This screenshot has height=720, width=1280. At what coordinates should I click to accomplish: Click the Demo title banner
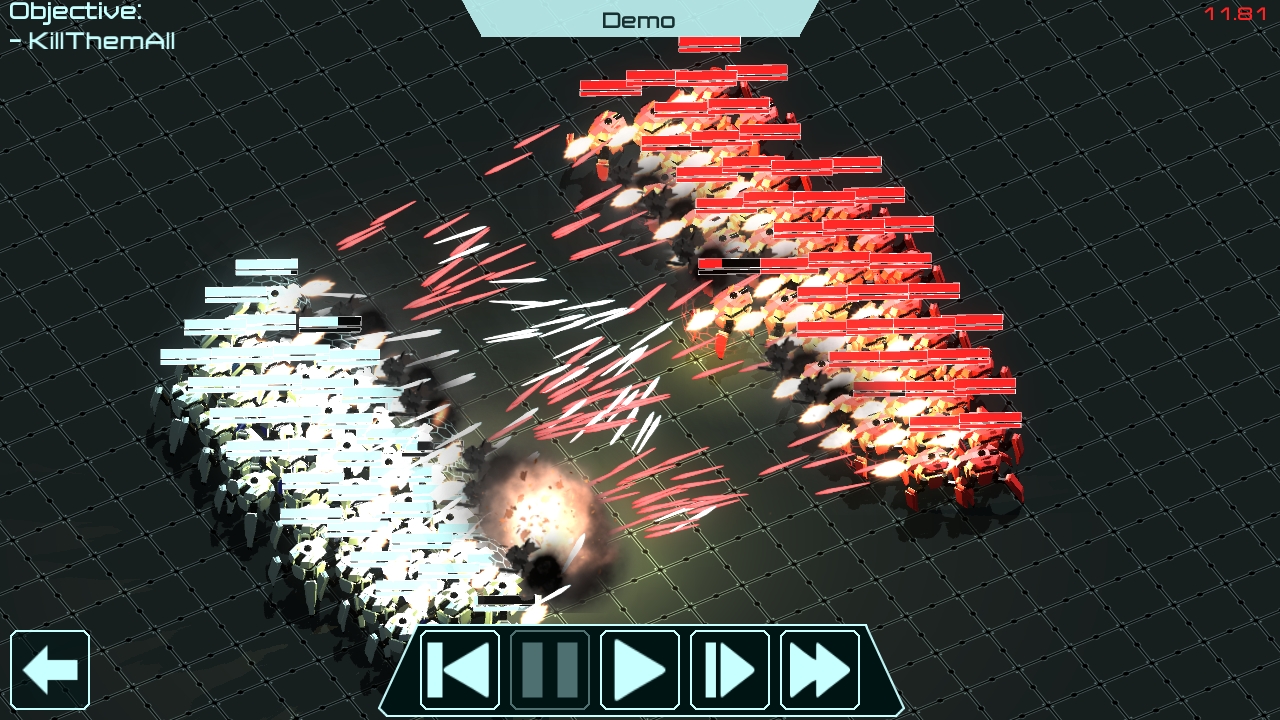[x=638, y=19]
